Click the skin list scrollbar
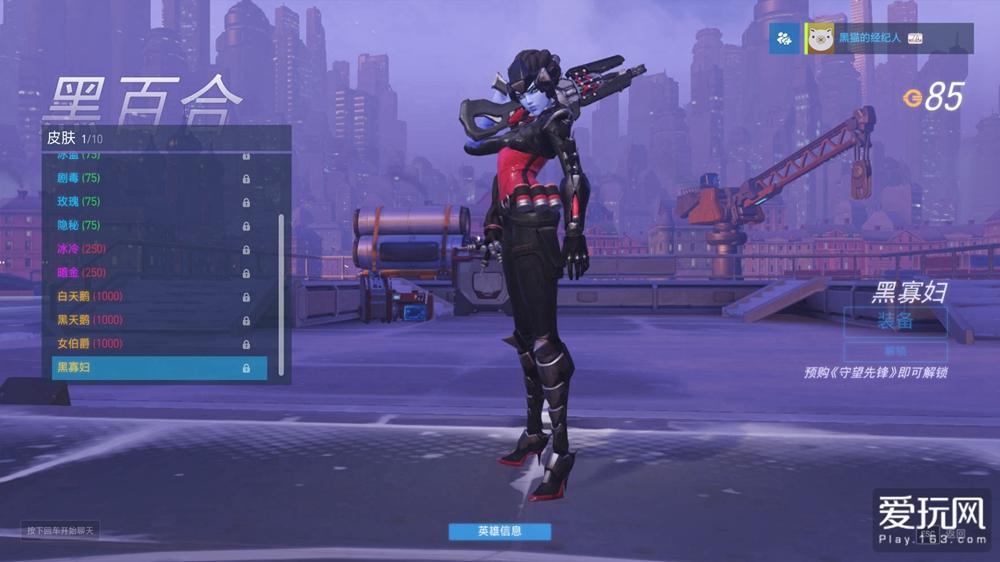1000x562 pixels. point(282,290)
